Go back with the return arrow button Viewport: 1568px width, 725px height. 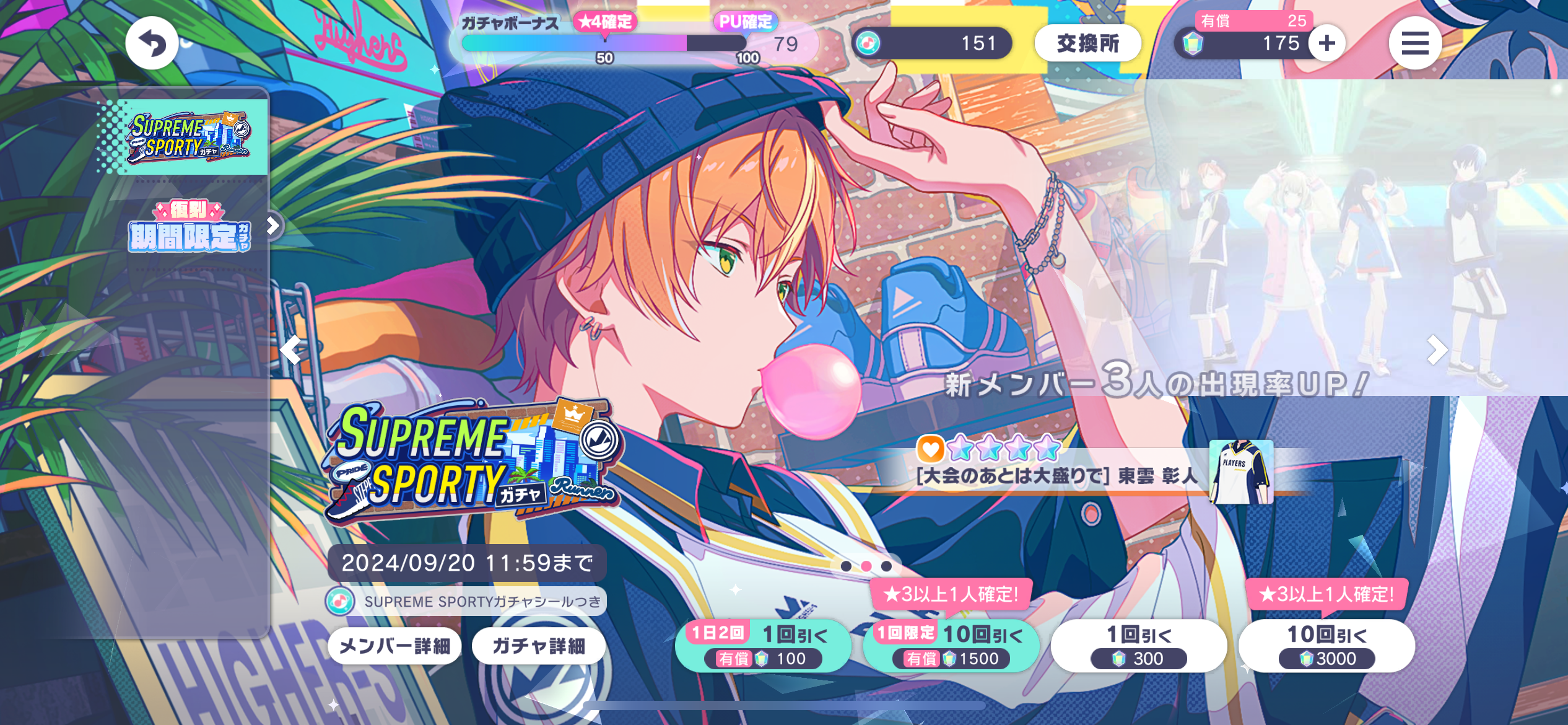(152, 43)
